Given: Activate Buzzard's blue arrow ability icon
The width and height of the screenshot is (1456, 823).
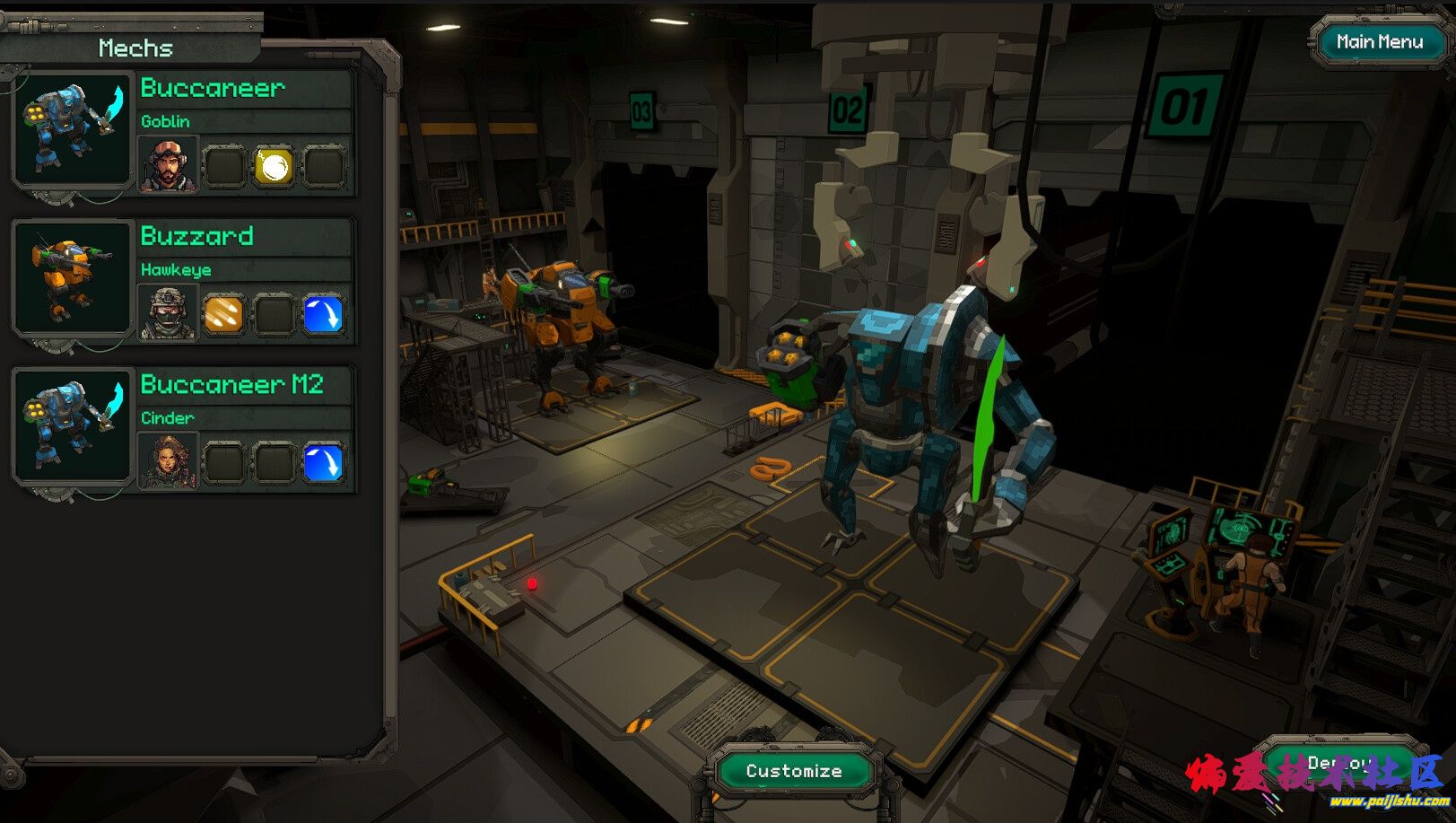Looking at the screenshot, I should click(x=323, y=314).
